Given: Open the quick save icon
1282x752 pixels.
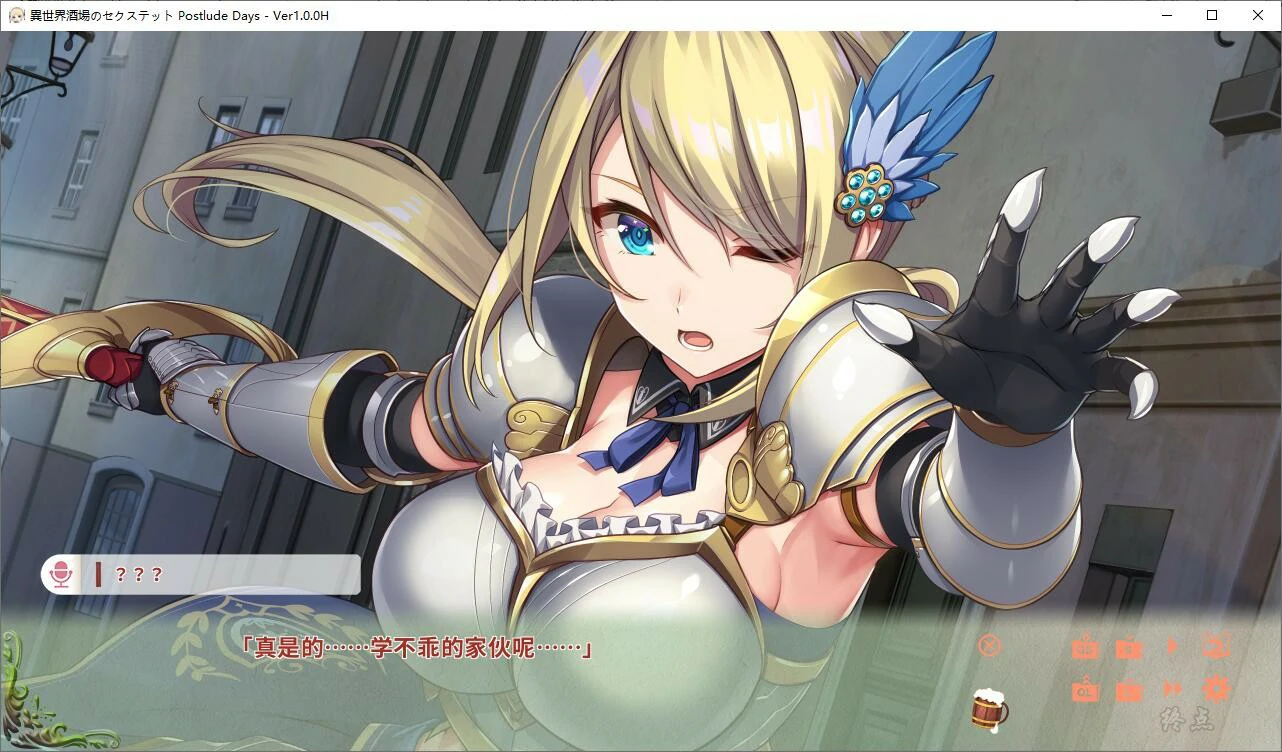Looking at the screenshot, I should tap(1085, 647).
